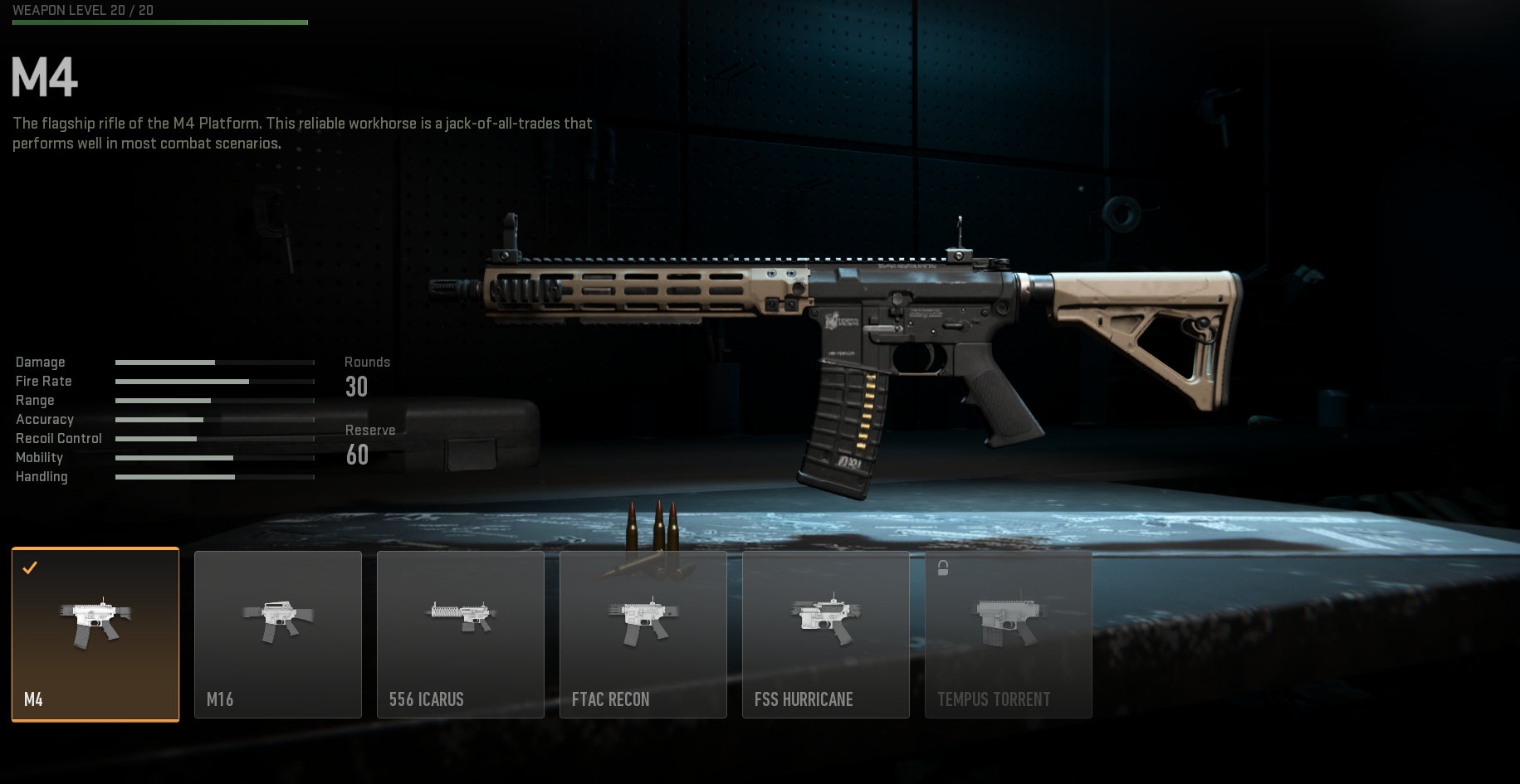Viewport: 1520px width, 784px height.
Task: Click the weapon description text
Action: click(301, 133)
